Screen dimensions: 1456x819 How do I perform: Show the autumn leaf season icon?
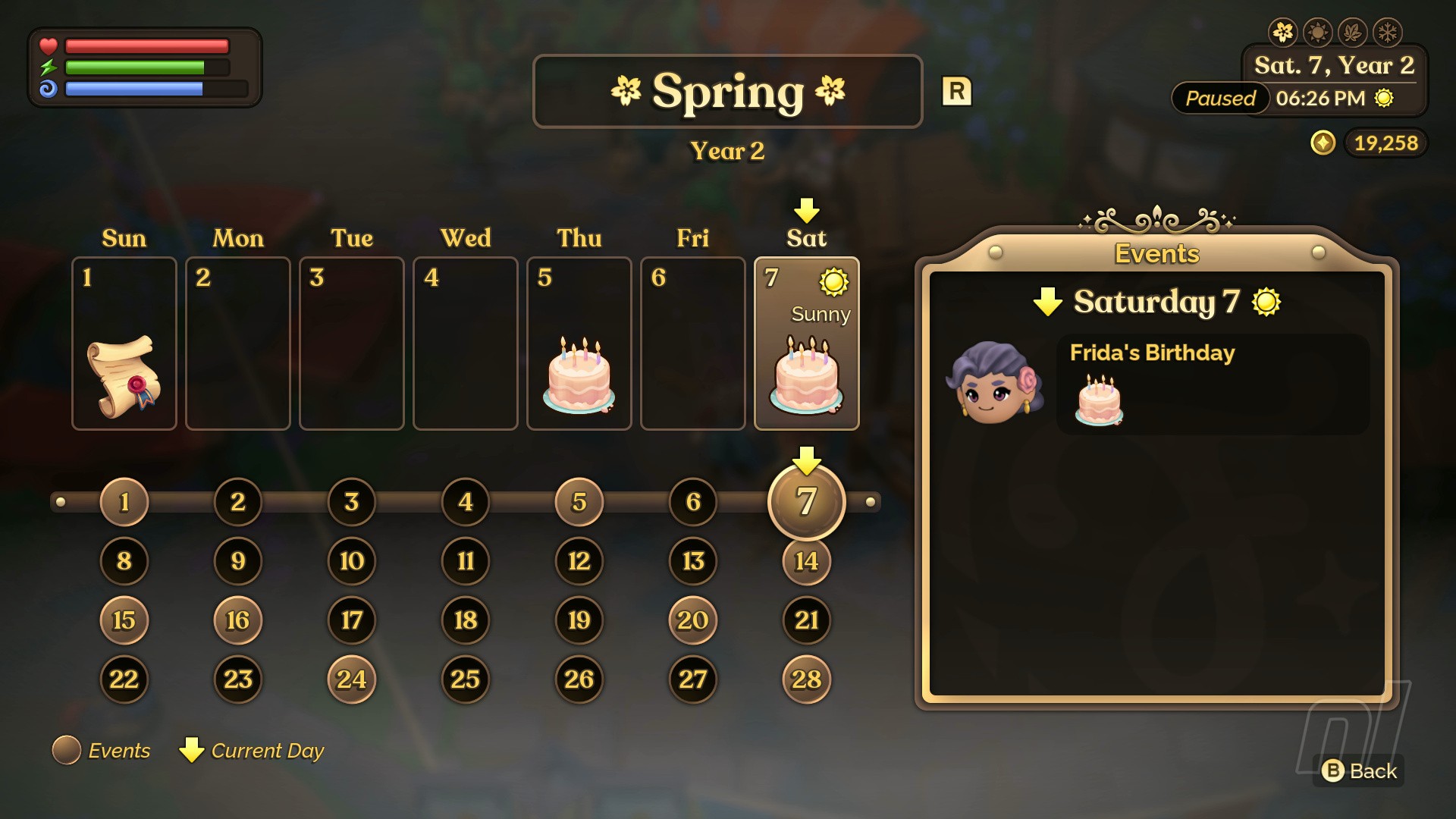click(1353, 33)
